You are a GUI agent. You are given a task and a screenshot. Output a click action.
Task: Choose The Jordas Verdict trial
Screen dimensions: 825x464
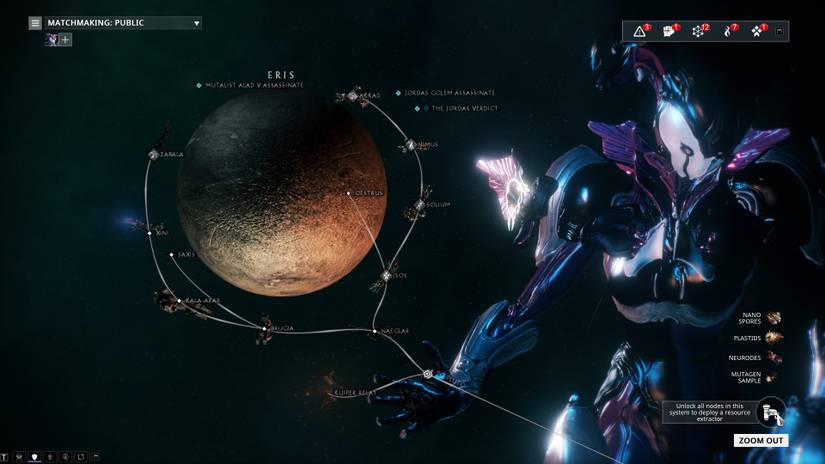tap(462, 108)
